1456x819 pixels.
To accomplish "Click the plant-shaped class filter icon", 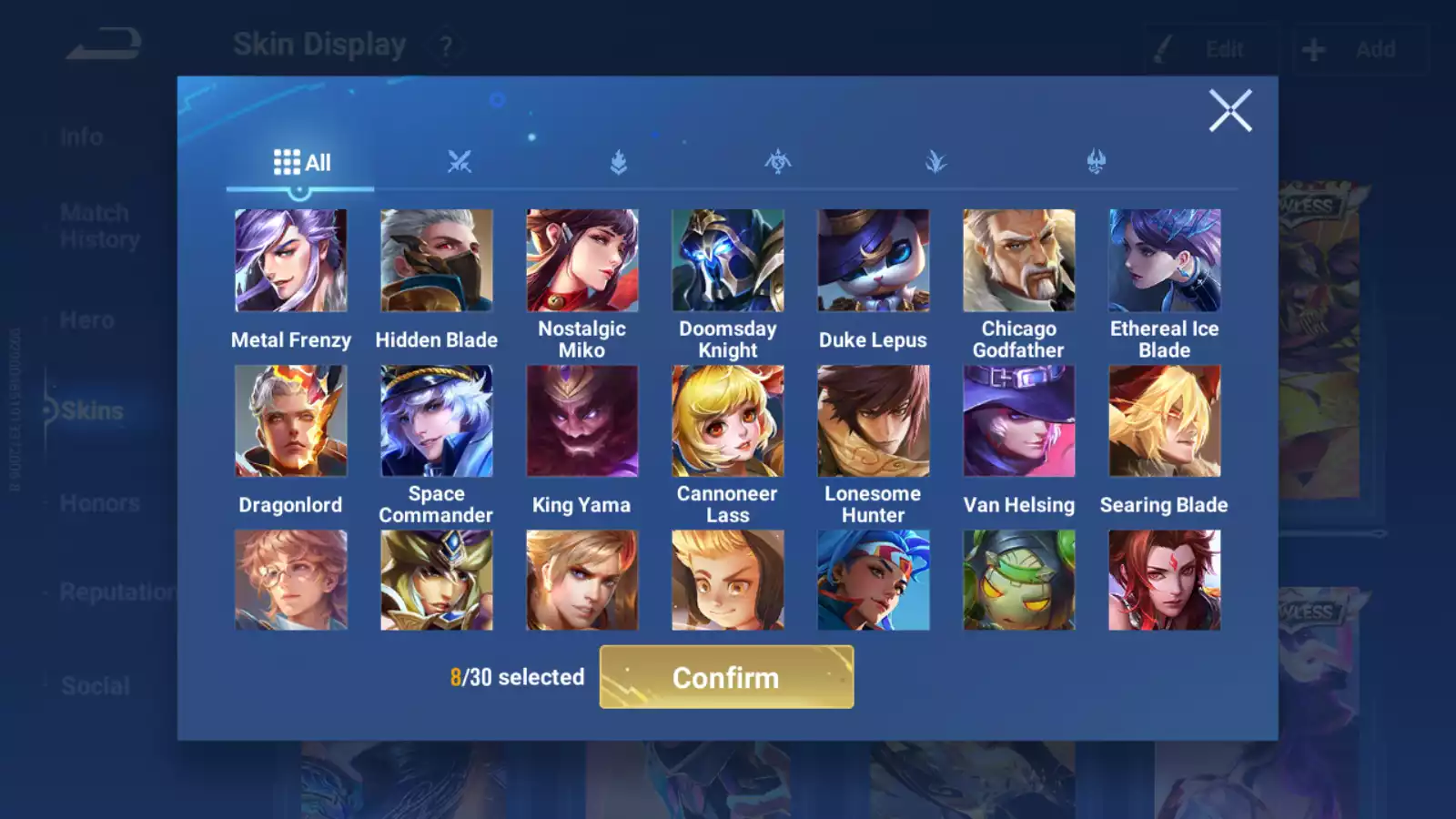I will (936, 161).
